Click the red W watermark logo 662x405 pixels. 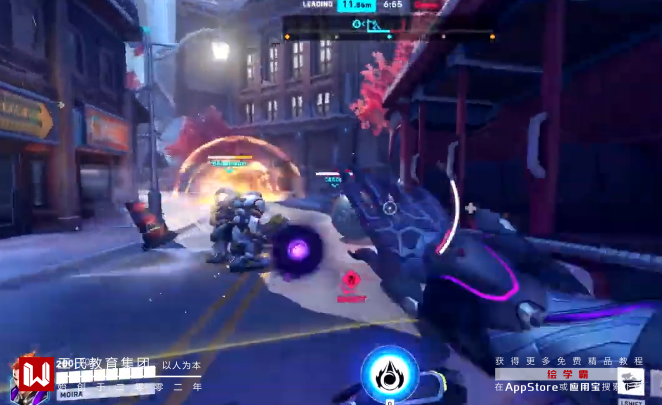[x=37, y=372]
